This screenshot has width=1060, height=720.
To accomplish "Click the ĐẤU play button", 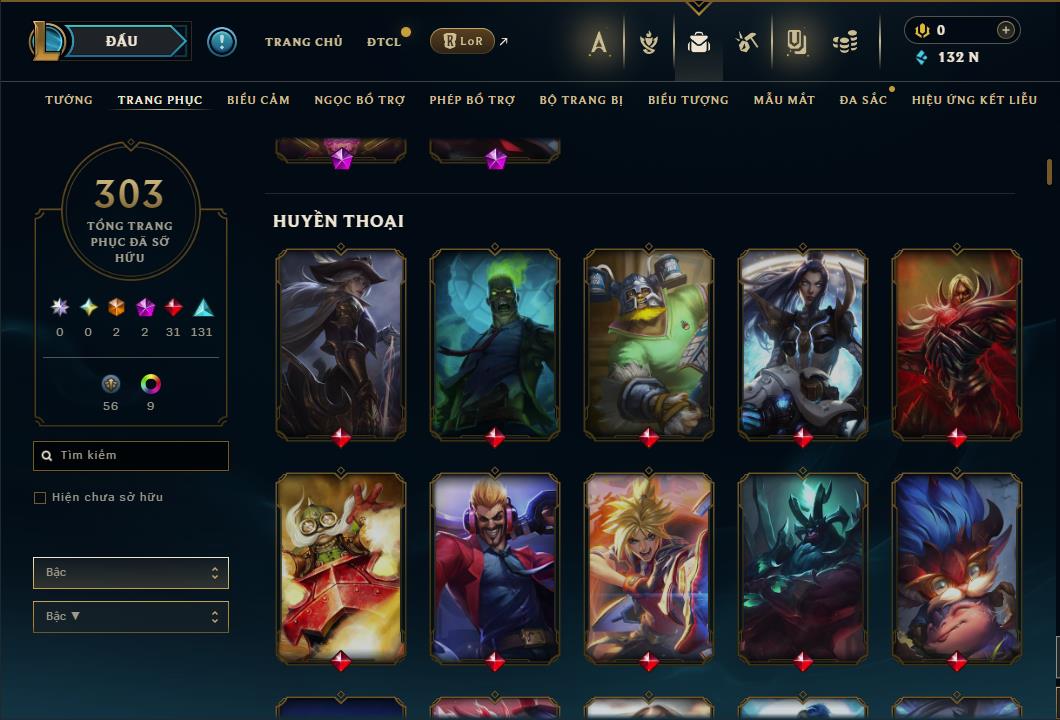I will (122, 41).
